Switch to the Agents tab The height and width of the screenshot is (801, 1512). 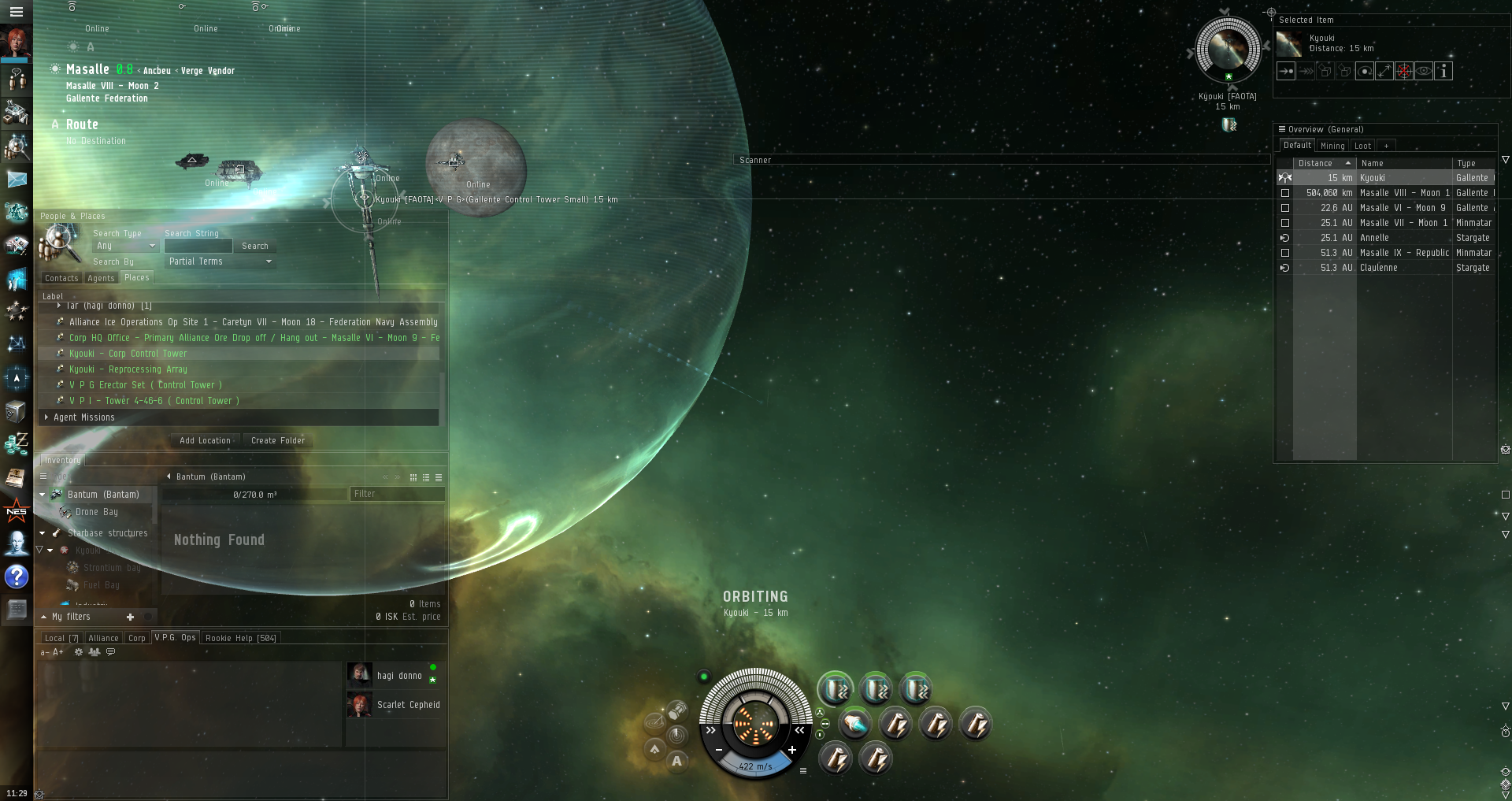[101, 278]
